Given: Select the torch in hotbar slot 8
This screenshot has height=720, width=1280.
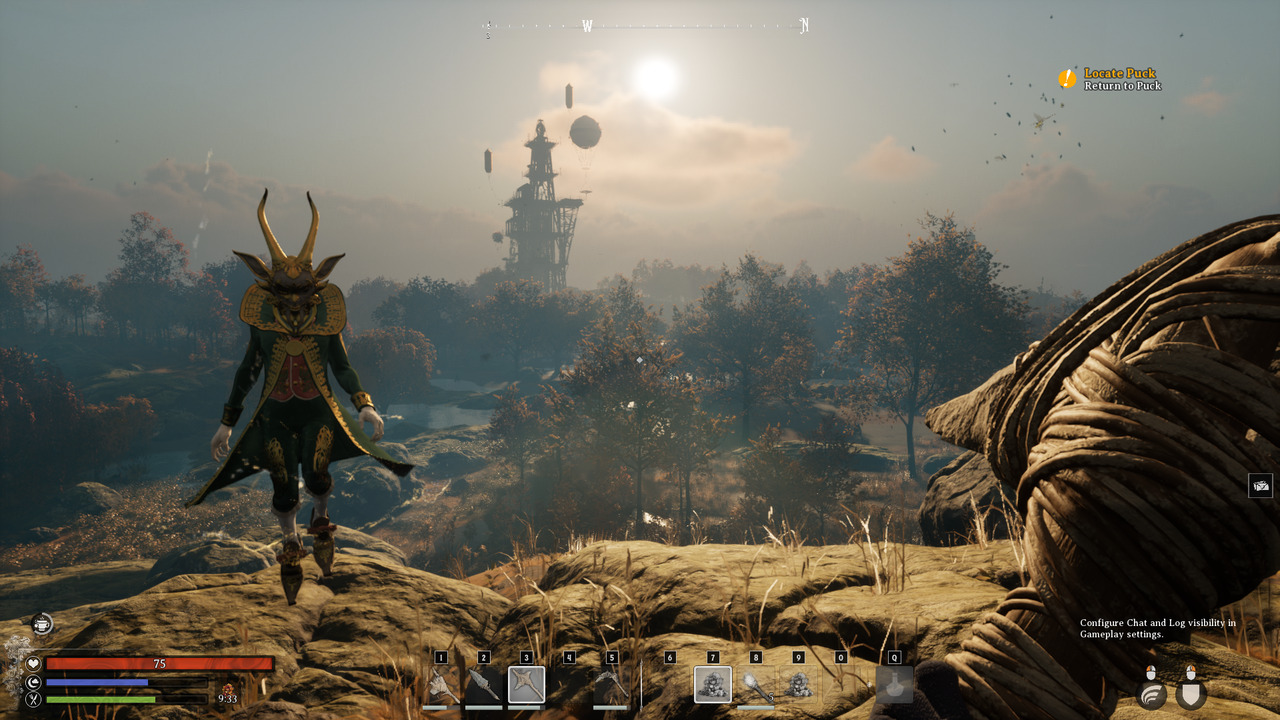Looking at the screenshot, I should click(x=755, y=686).
